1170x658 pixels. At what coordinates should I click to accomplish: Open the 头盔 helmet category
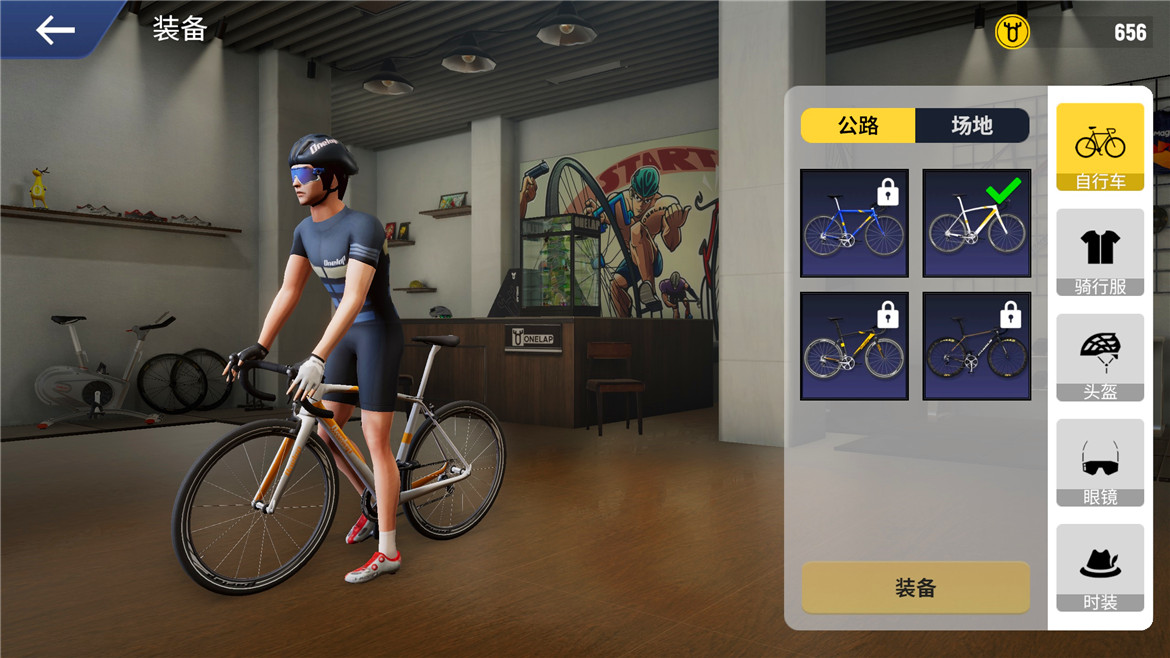click(1100, 357)
